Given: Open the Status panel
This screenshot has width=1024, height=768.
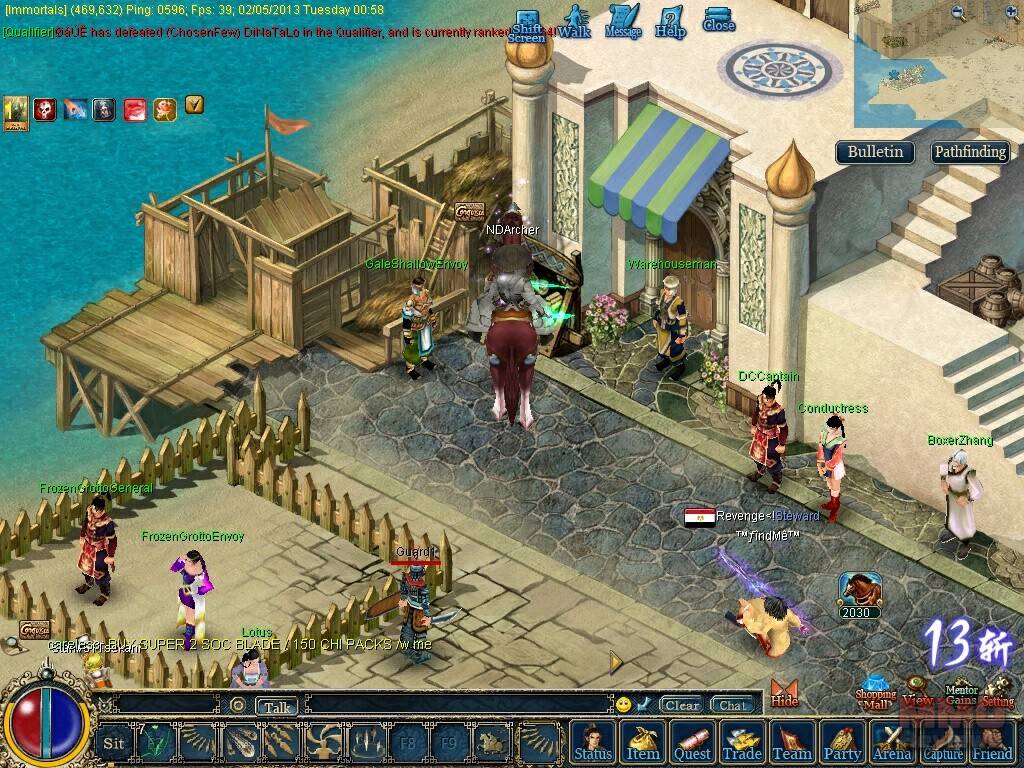Looking at the screenshot, I should (593, 742).
